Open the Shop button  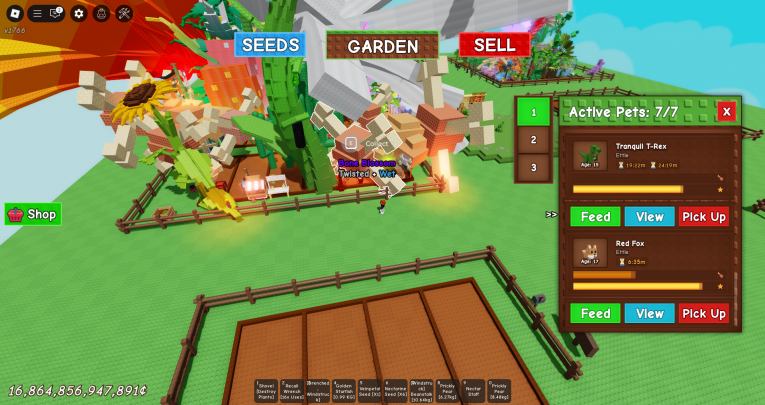(x=33, y=214)
